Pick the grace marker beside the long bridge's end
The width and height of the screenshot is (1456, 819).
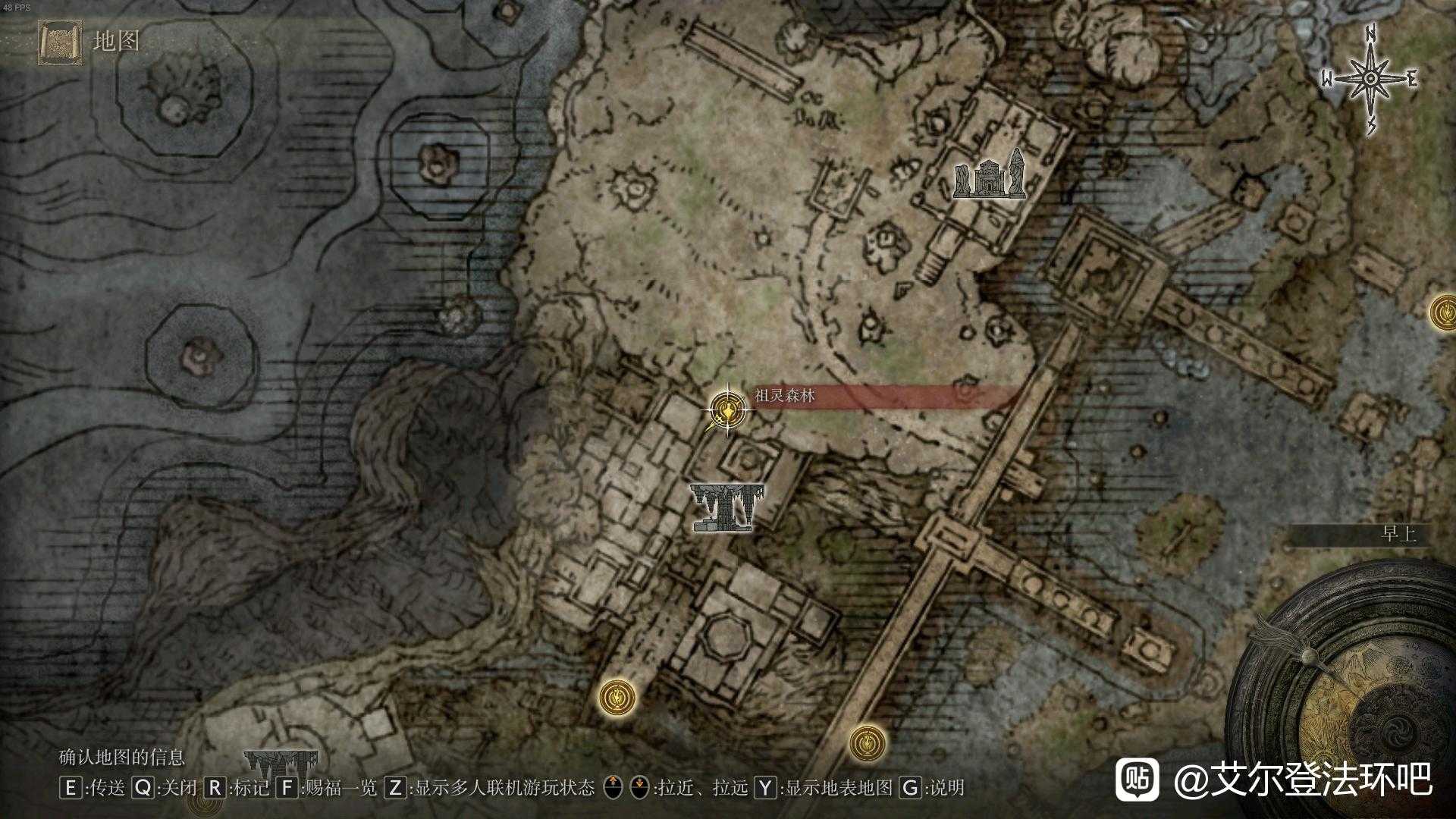pos(868,743)
